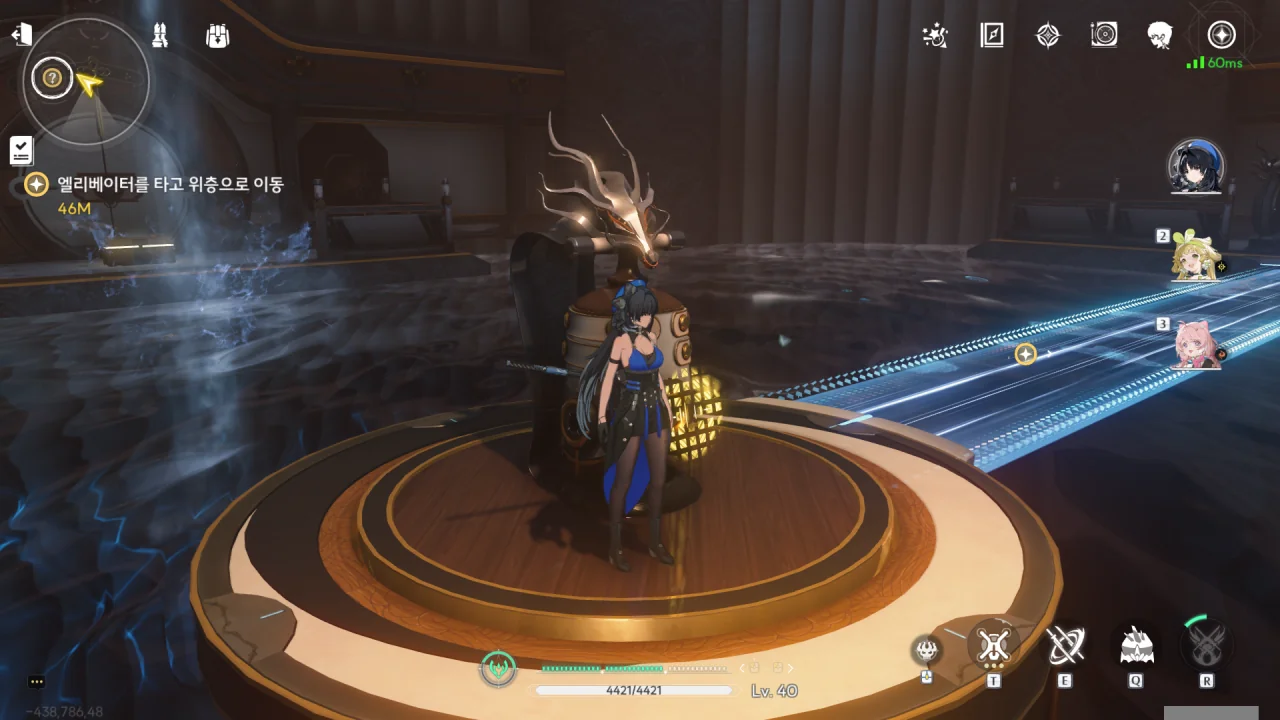Switch to the pink-haired party member portrait

(x=1196, y=345)
